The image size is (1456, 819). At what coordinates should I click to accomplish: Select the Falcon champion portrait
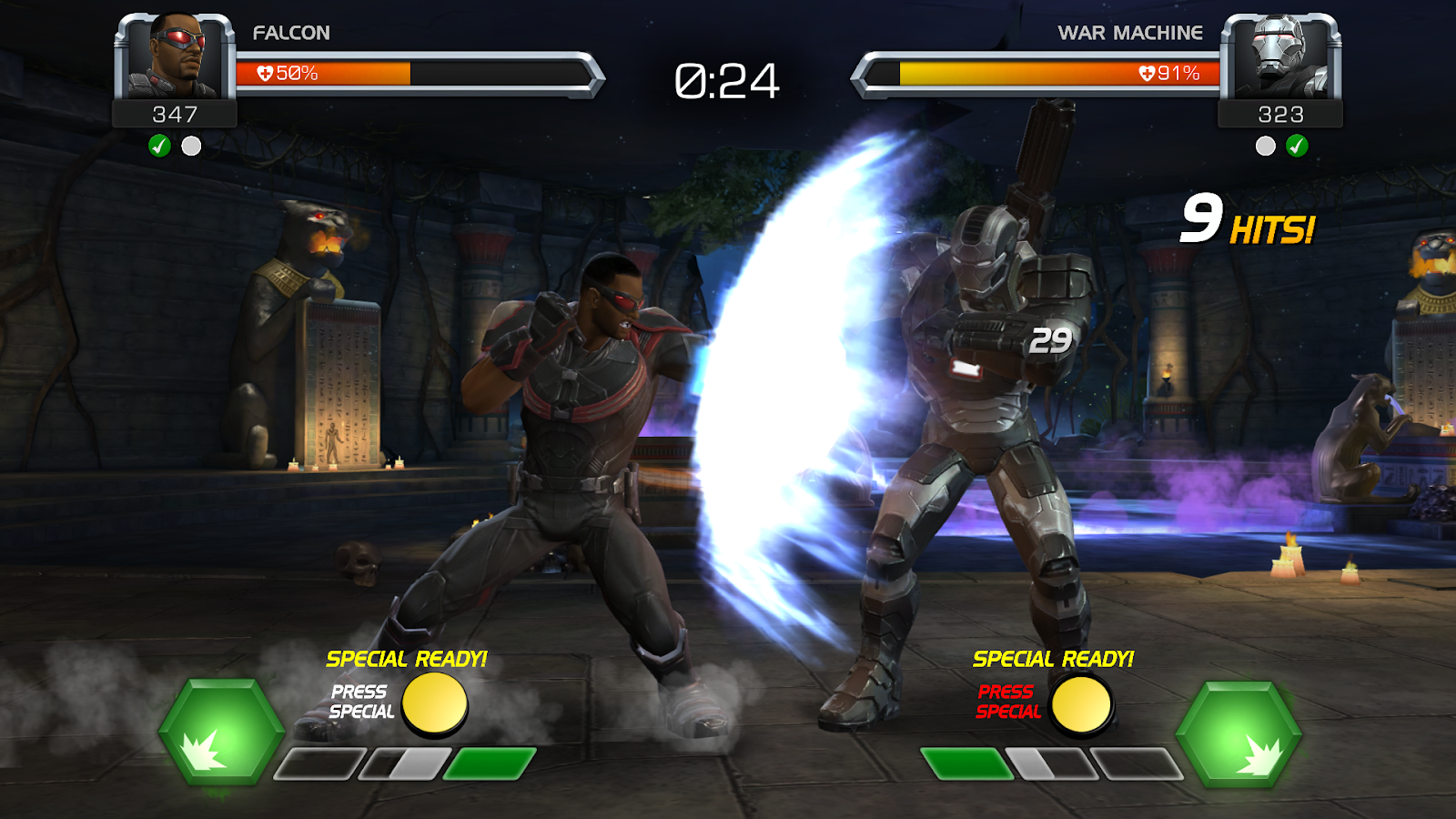click(x=175, y=56)
